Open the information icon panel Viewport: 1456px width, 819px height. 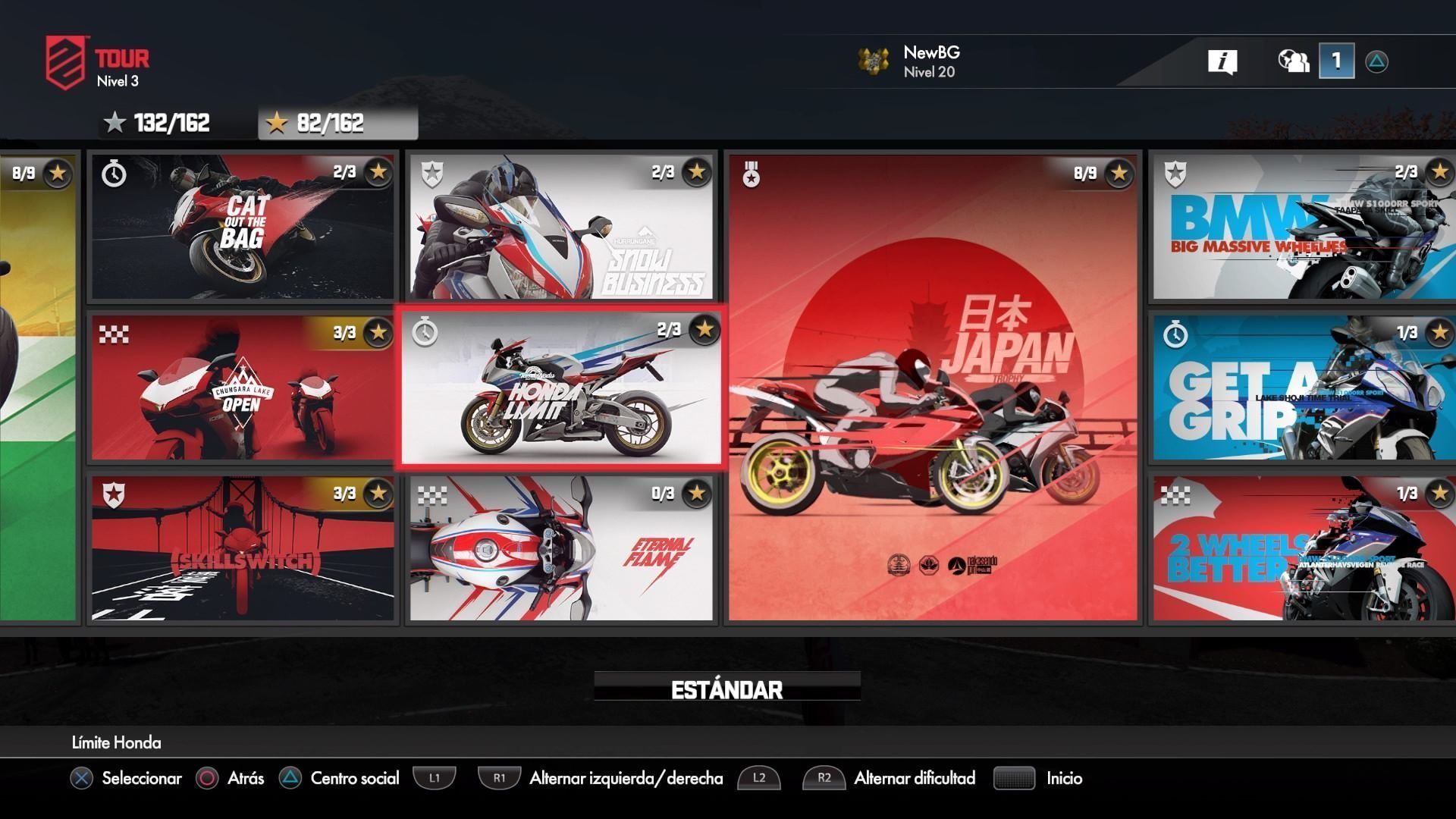pos(1222,61)
